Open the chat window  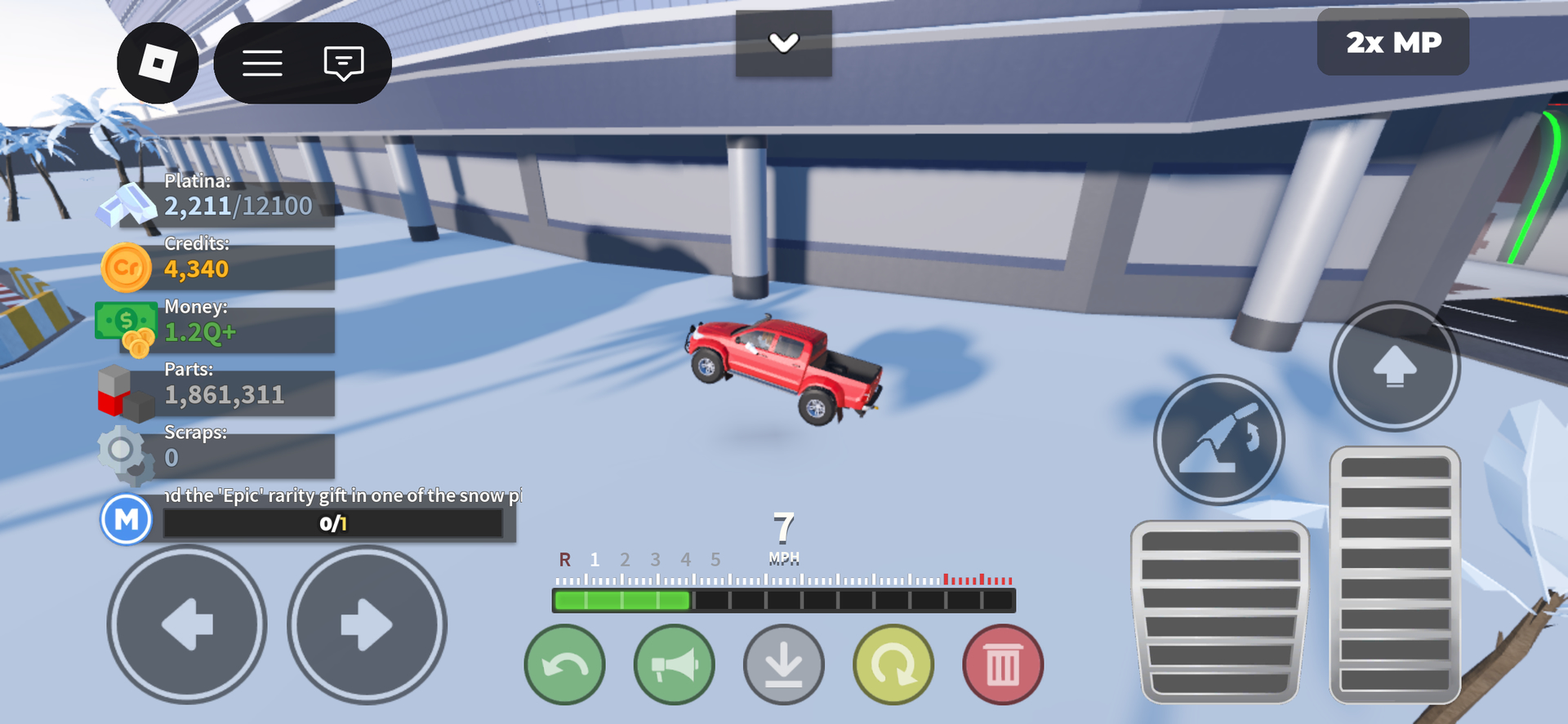pos(343,63)
